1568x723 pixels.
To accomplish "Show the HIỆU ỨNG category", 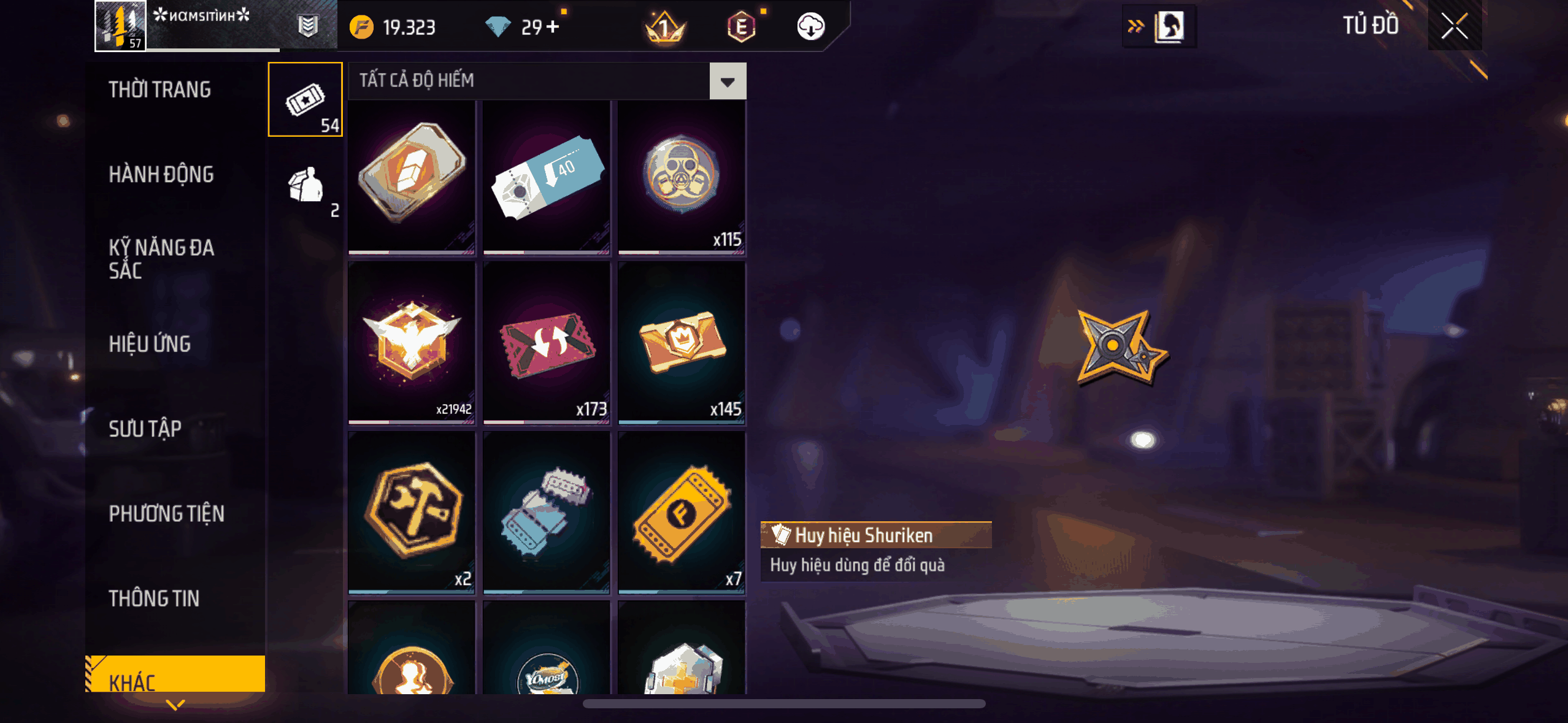I will click(x=150, y=344).
